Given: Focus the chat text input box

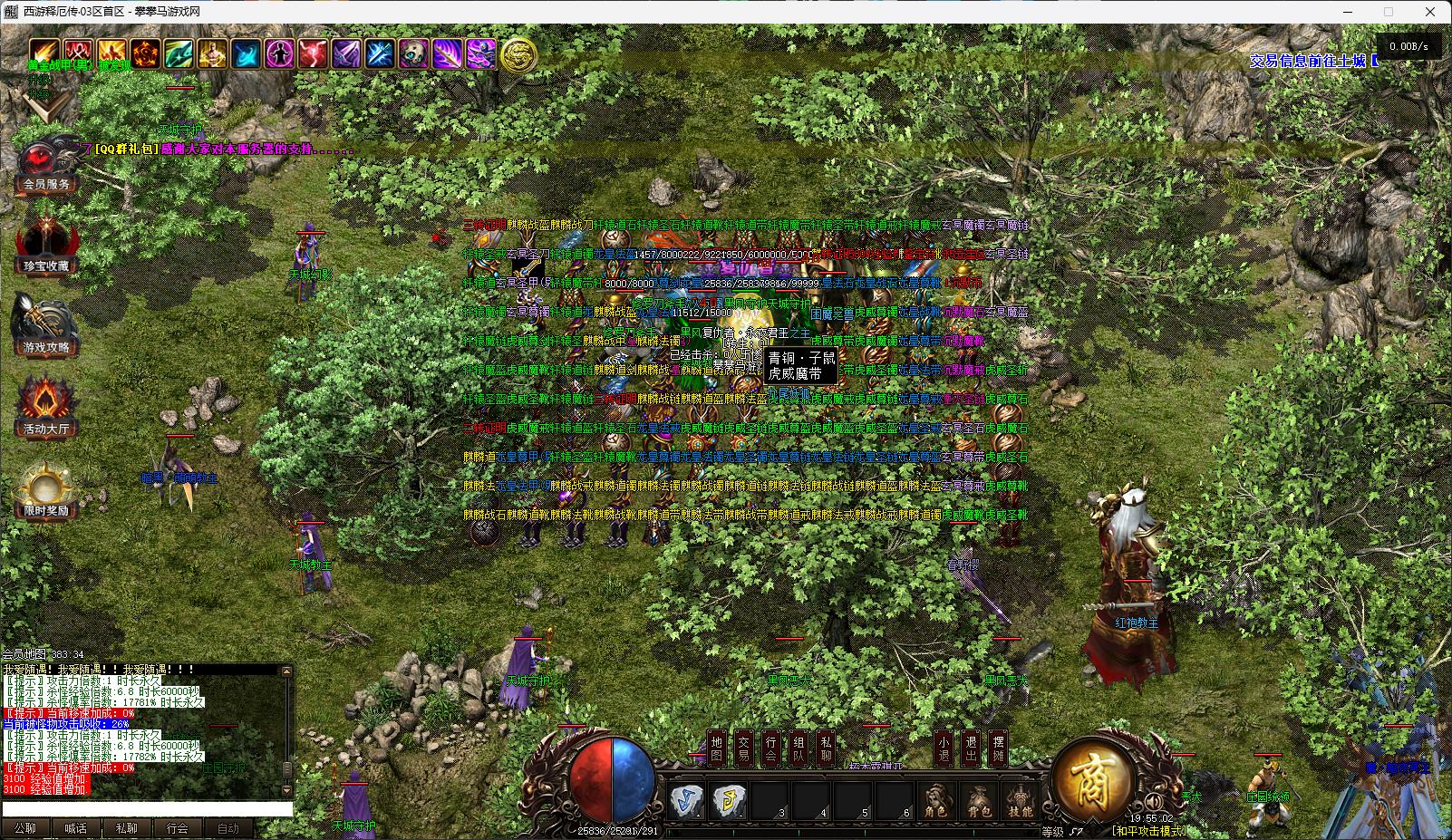Looking at the screenshot, I should (147, 809).
